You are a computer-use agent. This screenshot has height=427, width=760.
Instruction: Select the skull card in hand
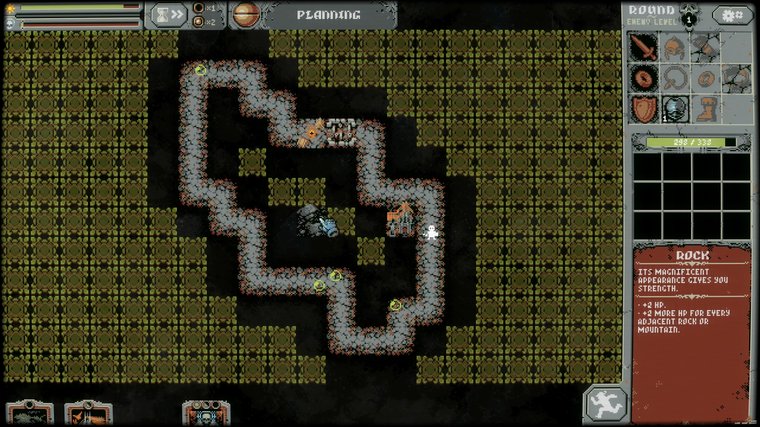(206, 413)
